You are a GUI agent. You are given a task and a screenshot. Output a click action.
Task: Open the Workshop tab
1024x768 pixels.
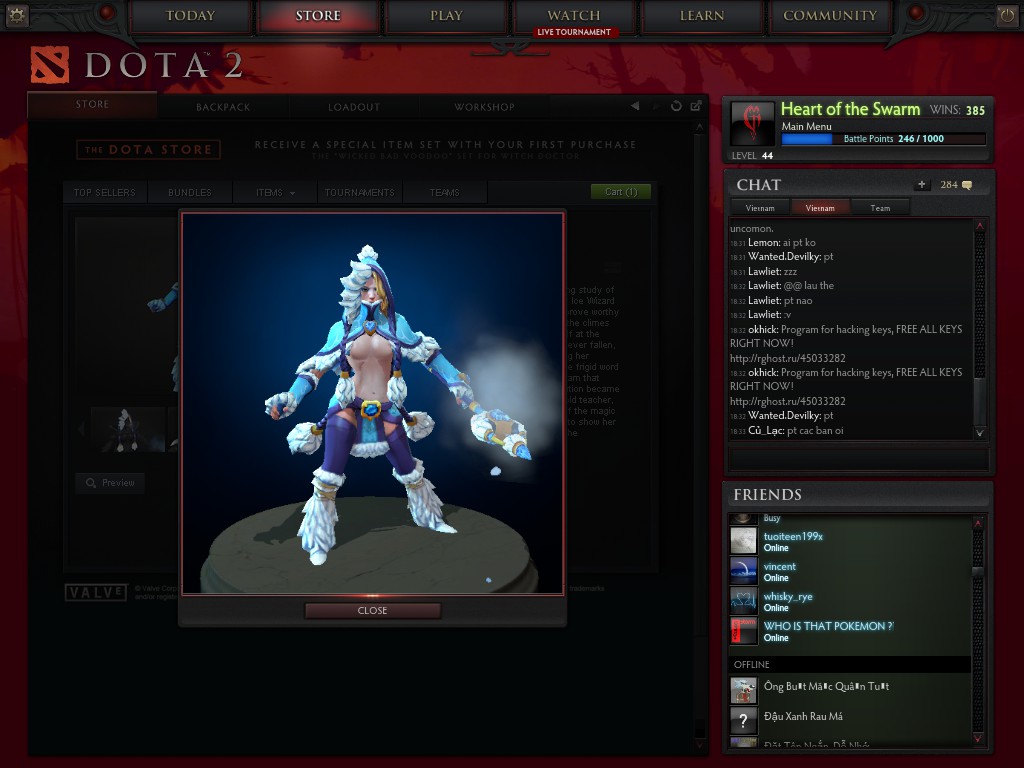[x=484, y=107]
